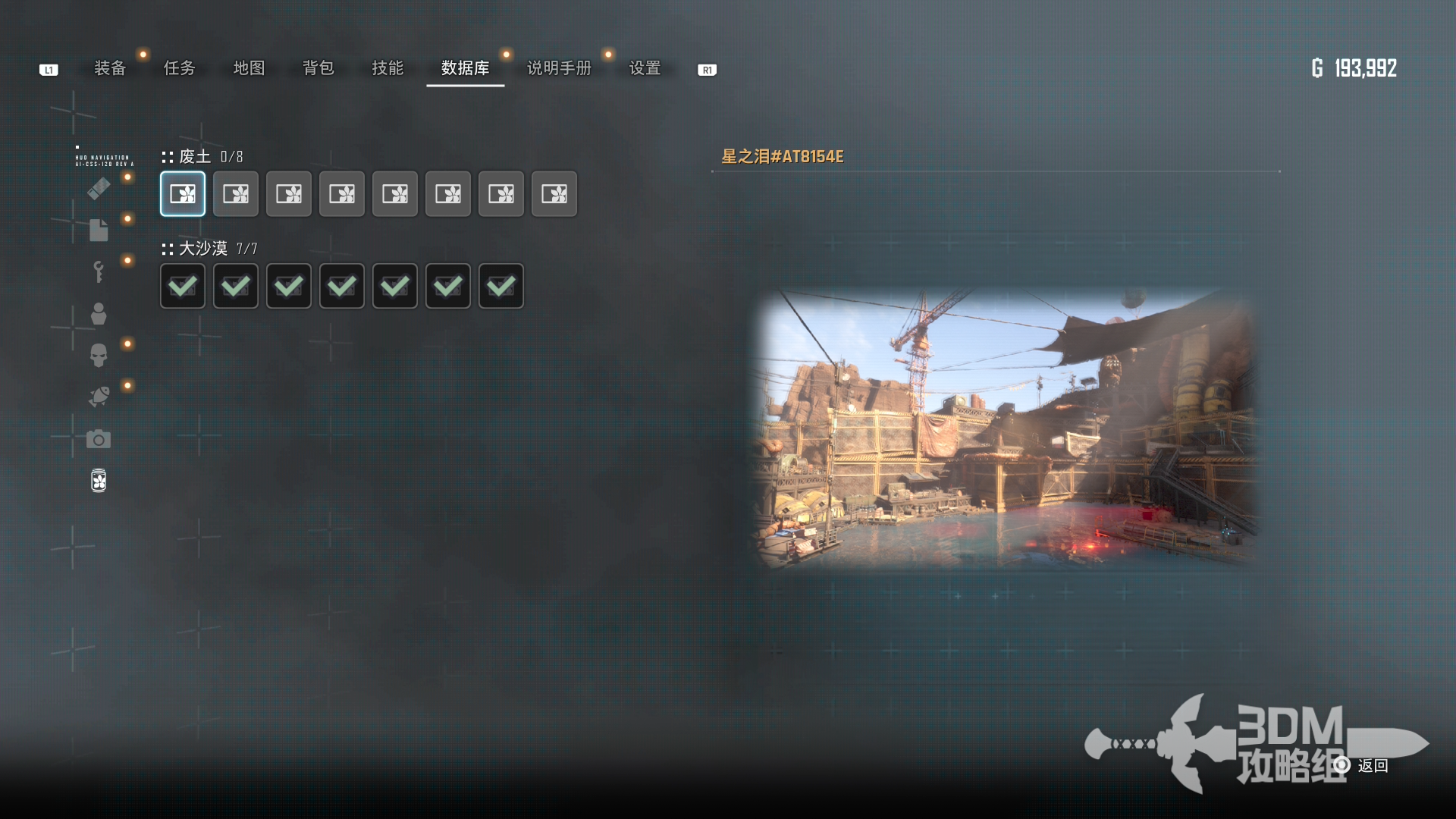
Task: Open the 说明手册 manual tab
Action: 559,68
